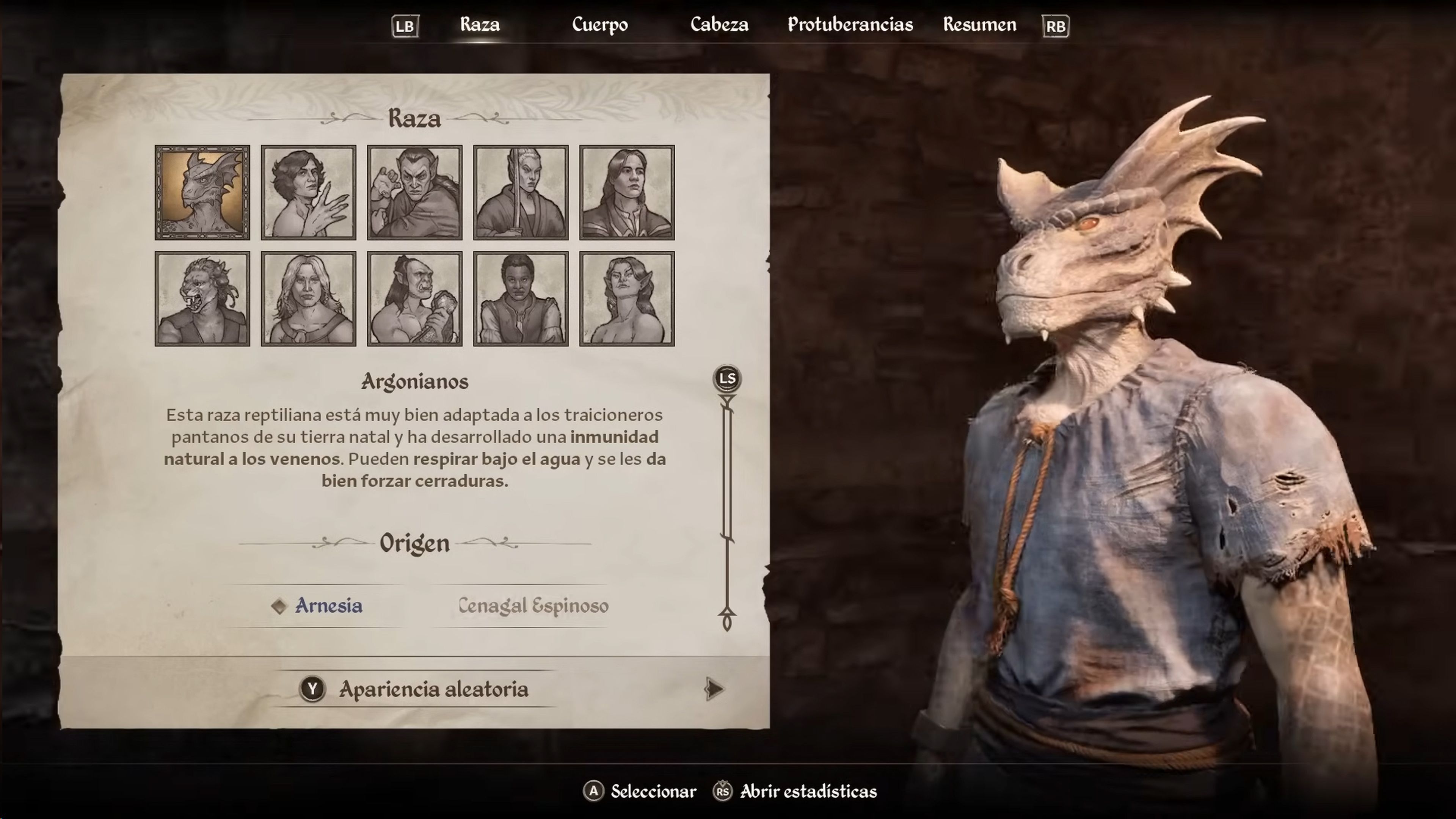Screen dimensions: 1456x819
Task: Open the Cabeza tab
Action: 720,25
